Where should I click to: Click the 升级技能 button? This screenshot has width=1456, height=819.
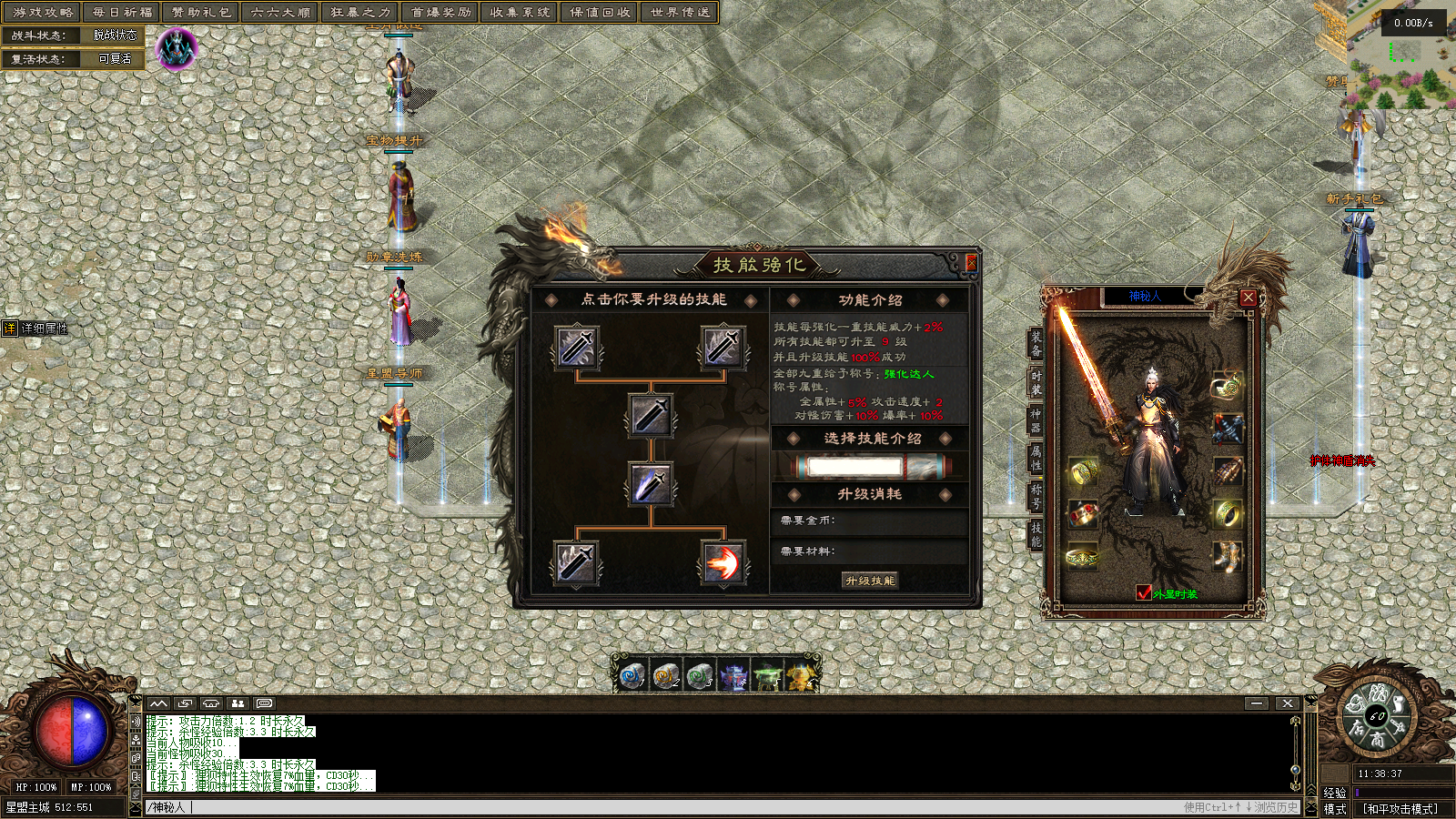(870, 581)
